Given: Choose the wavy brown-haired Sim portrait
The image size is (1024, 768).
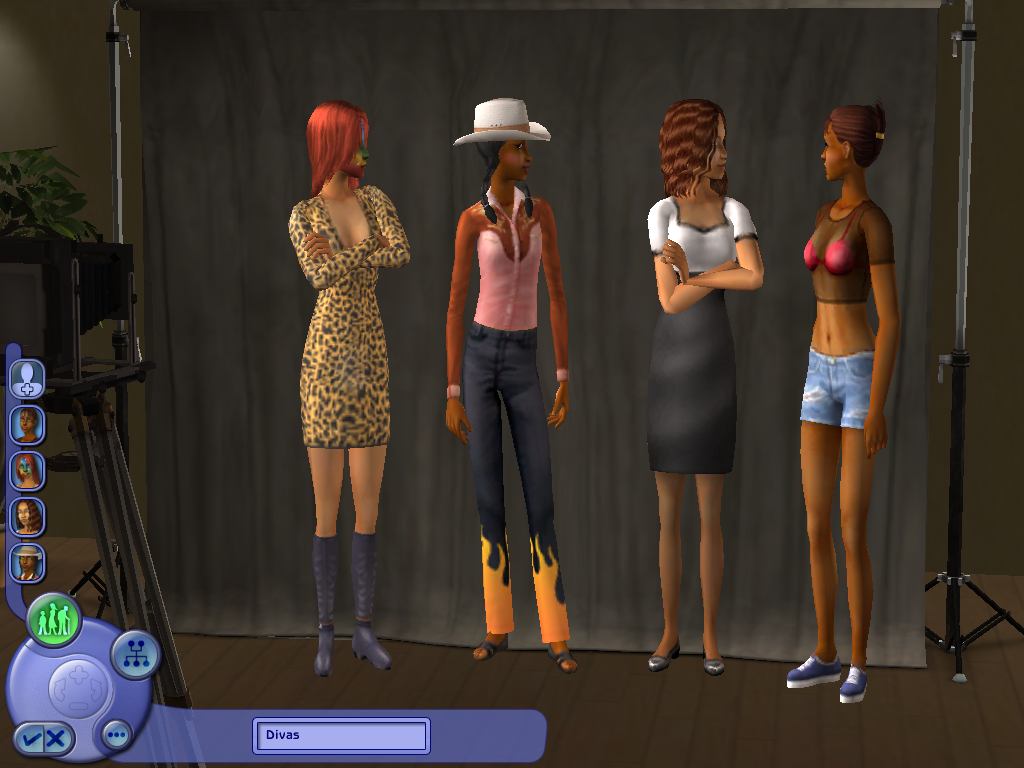Looking at the screenshot, I should 27,516.
